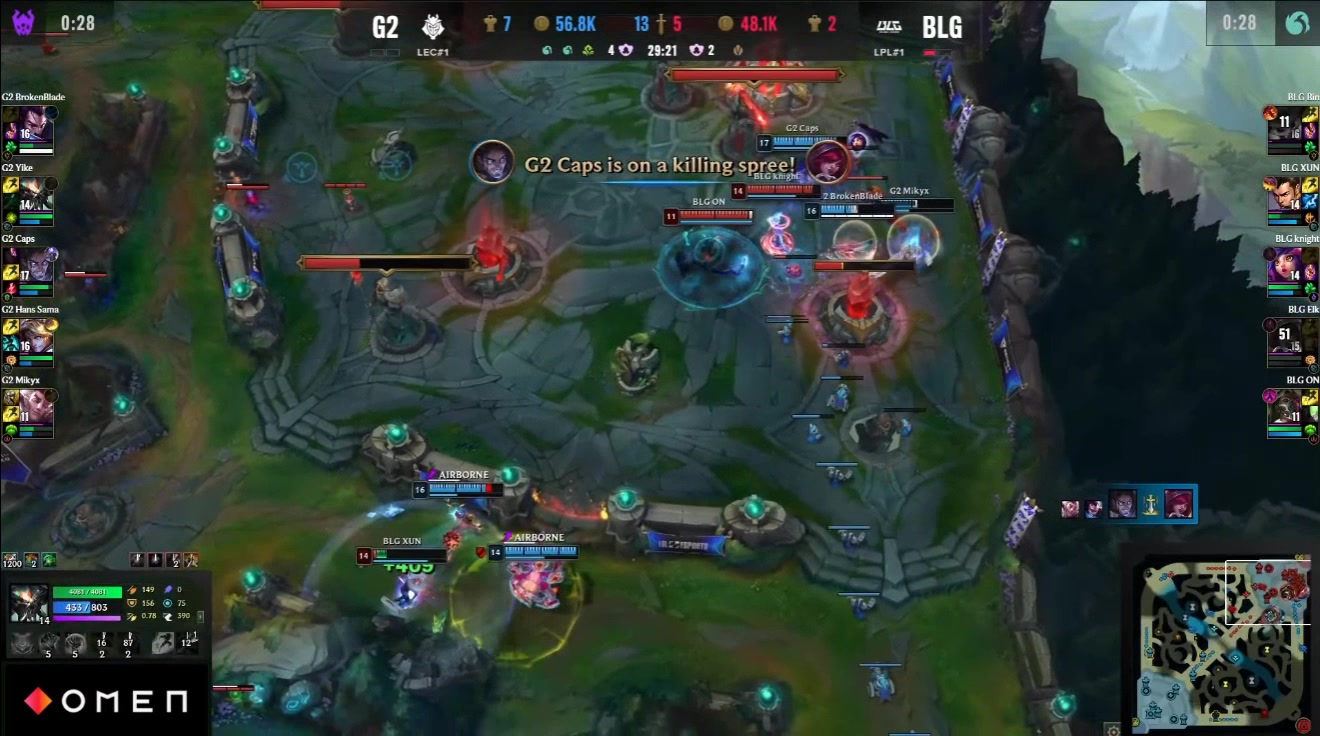Click the BLG team logo on the scoreboard

(x=891, y=24)
